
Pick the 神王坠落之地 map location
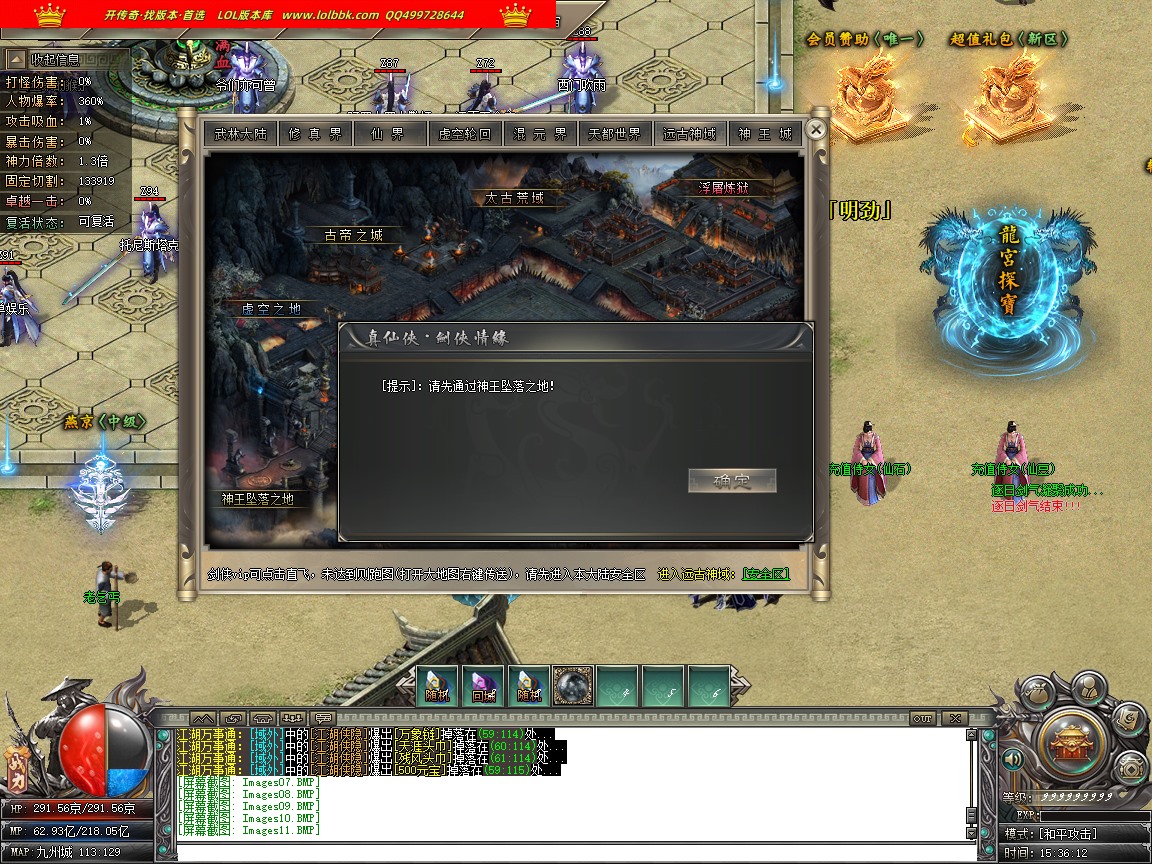click(257, 498)
